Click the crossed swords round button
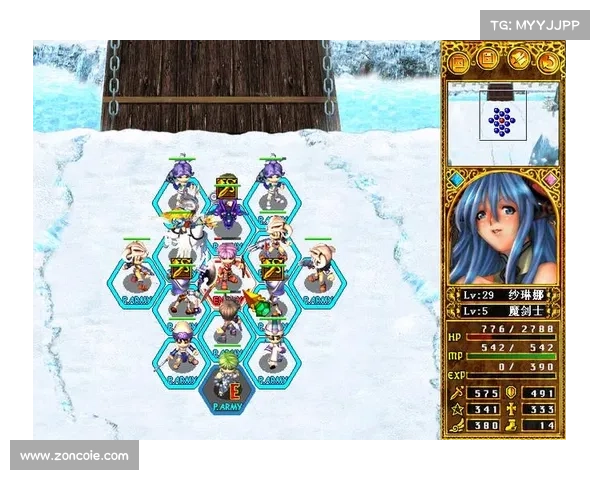Viewport: 600px width, 480px height. 518,63
